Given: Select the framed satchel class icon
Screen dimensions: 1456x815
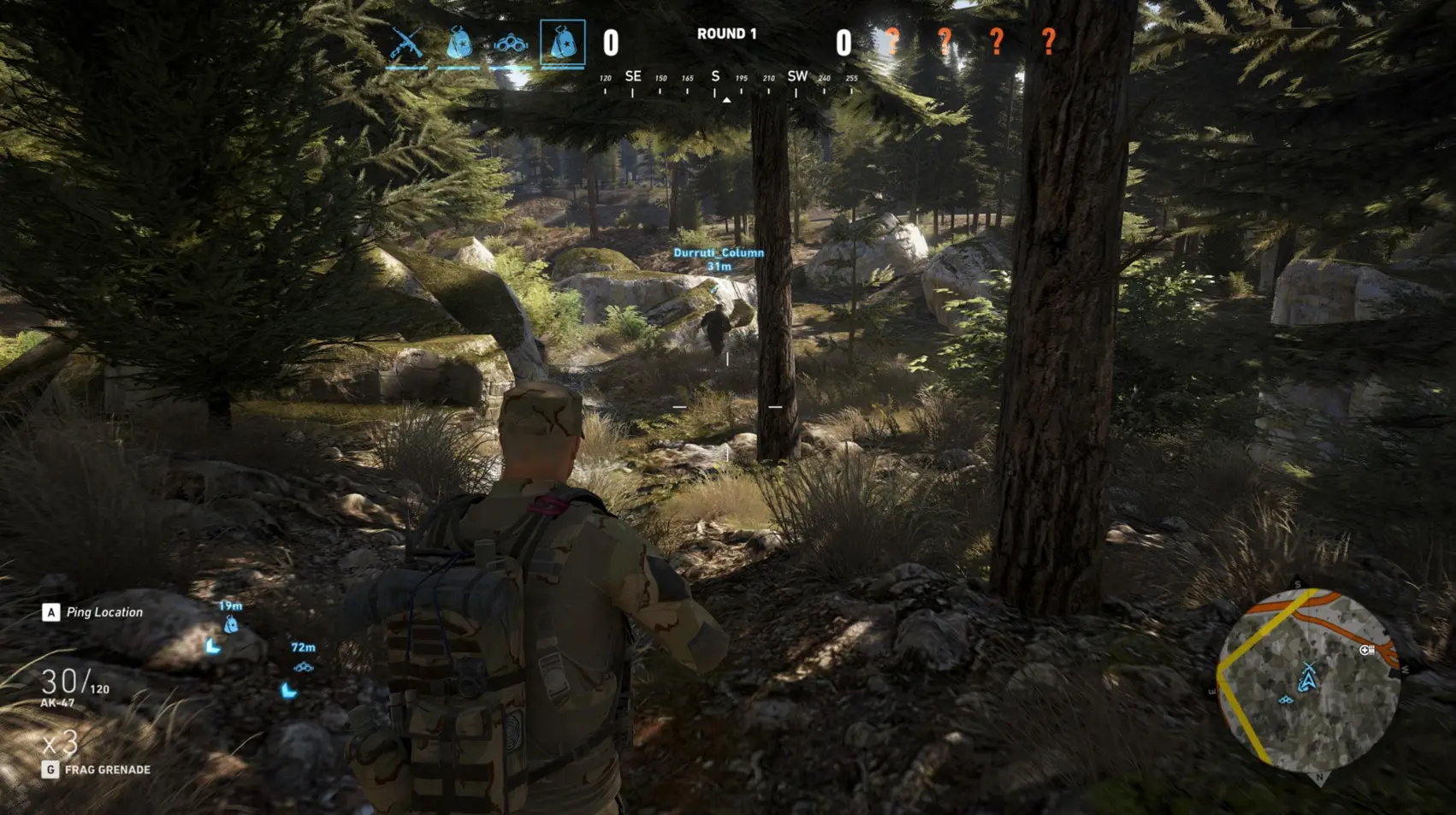Looking at the screenshot, I should click(x=563, y=43).
